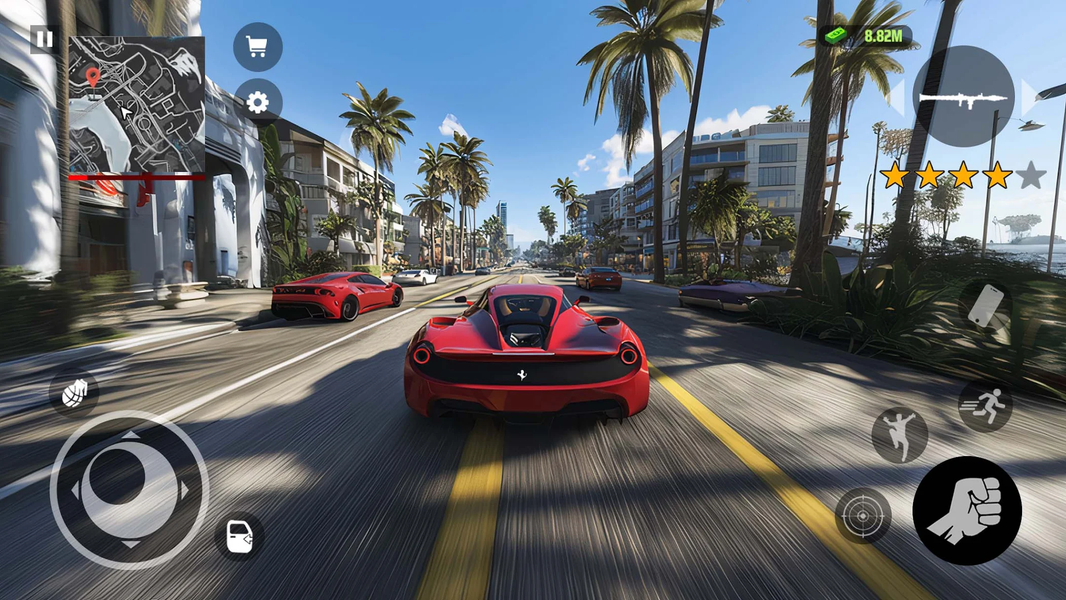The image size is (1066, 600).
Task: Pause the game with the pause button
Action: click(43, 39)
